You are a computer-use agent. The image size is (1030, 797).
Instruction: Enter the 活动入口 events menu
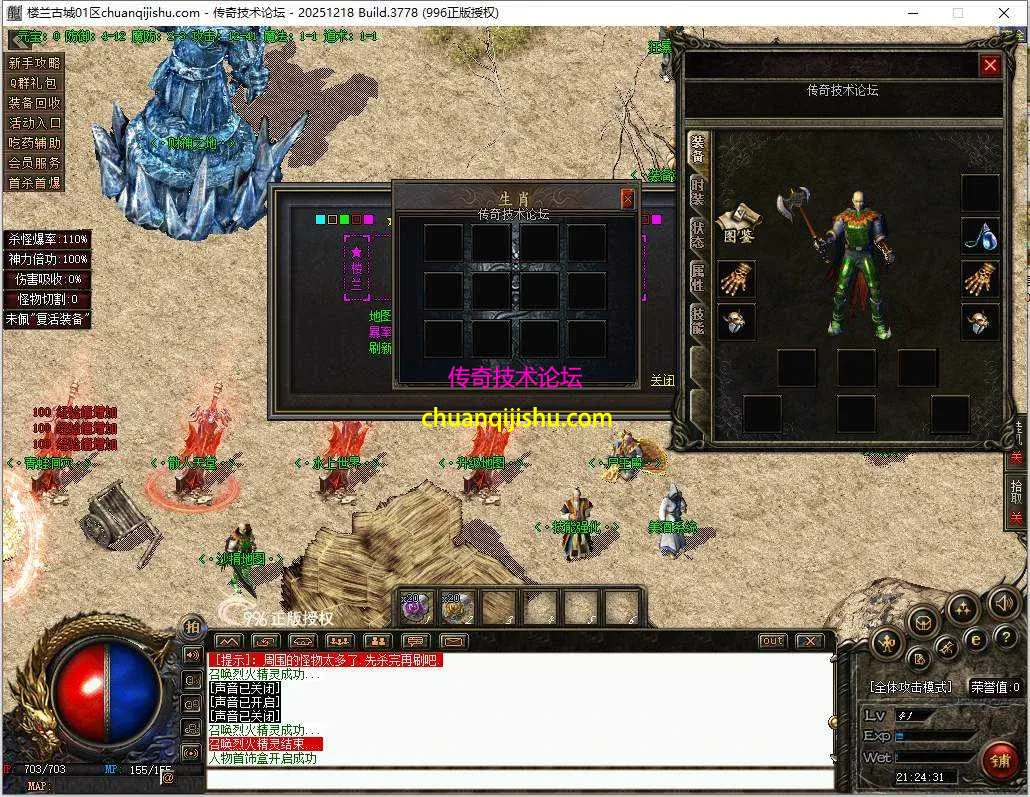[35, 123]
